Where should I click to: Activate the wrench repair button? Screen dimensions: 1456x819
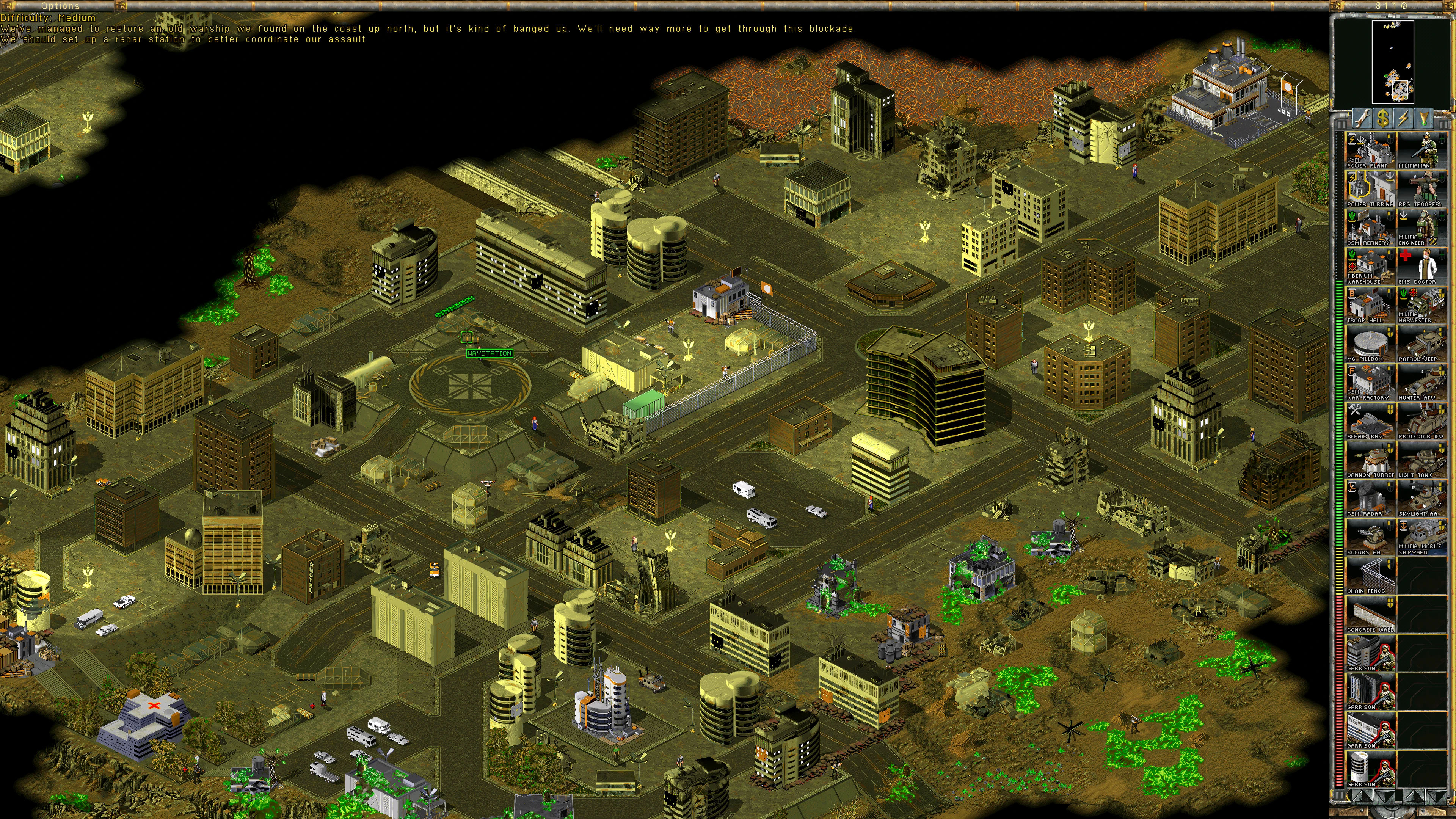(1362, 118)
